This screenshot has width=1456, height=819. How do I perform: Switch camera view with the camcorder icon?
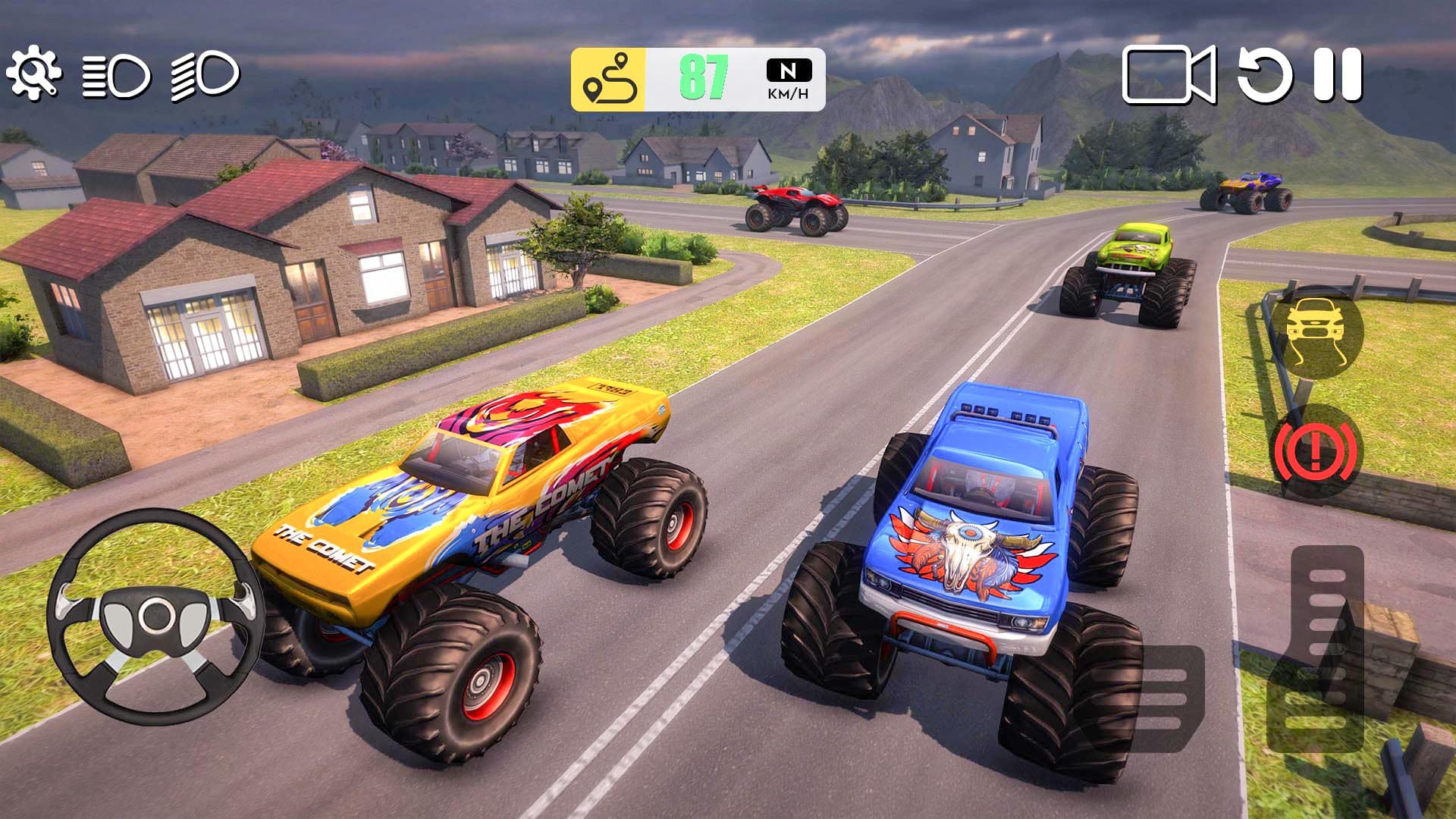[1168, 76]
